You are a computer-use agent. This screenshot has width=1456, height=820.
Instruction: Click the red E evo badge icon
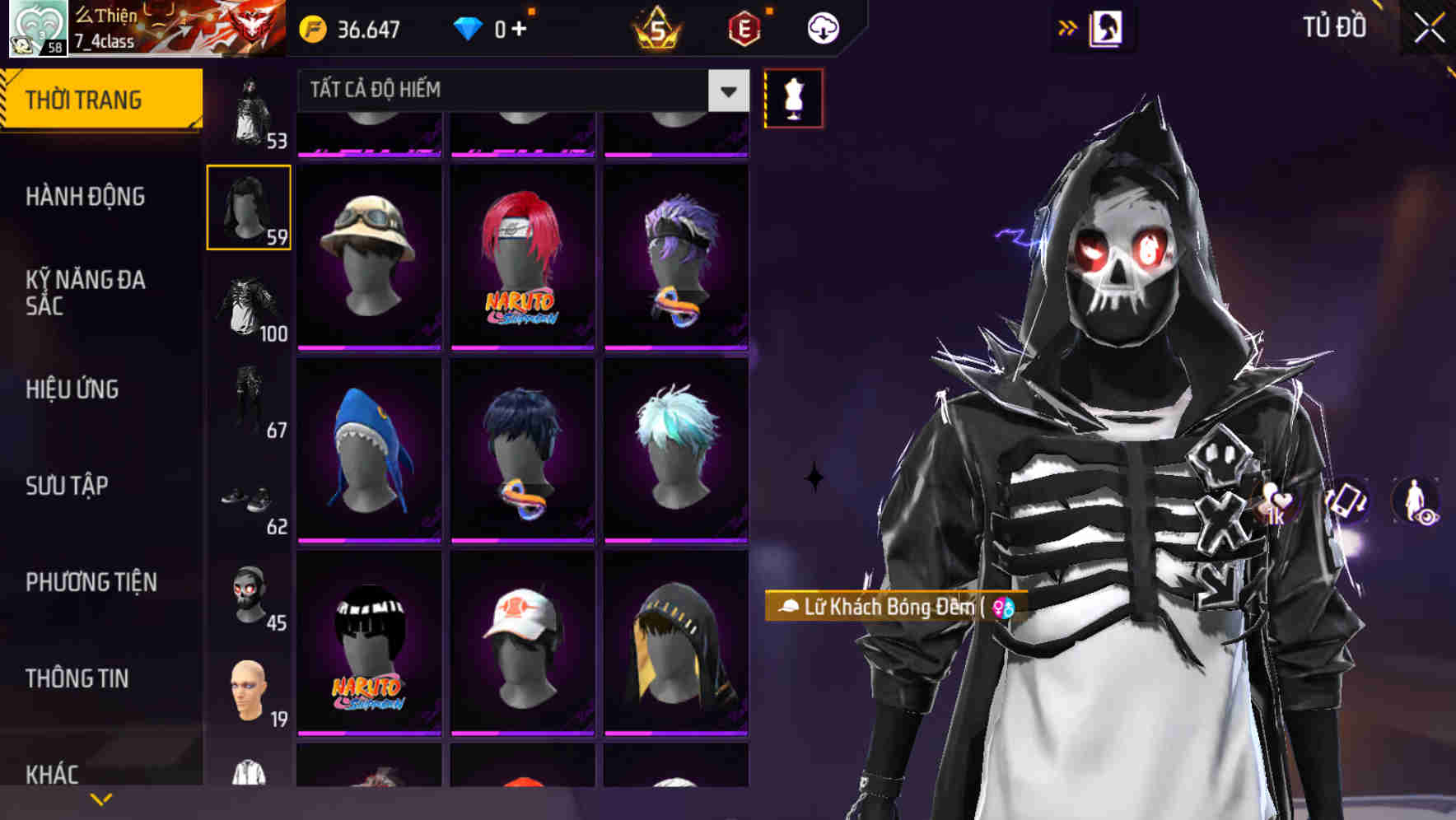tap(744, 27)
